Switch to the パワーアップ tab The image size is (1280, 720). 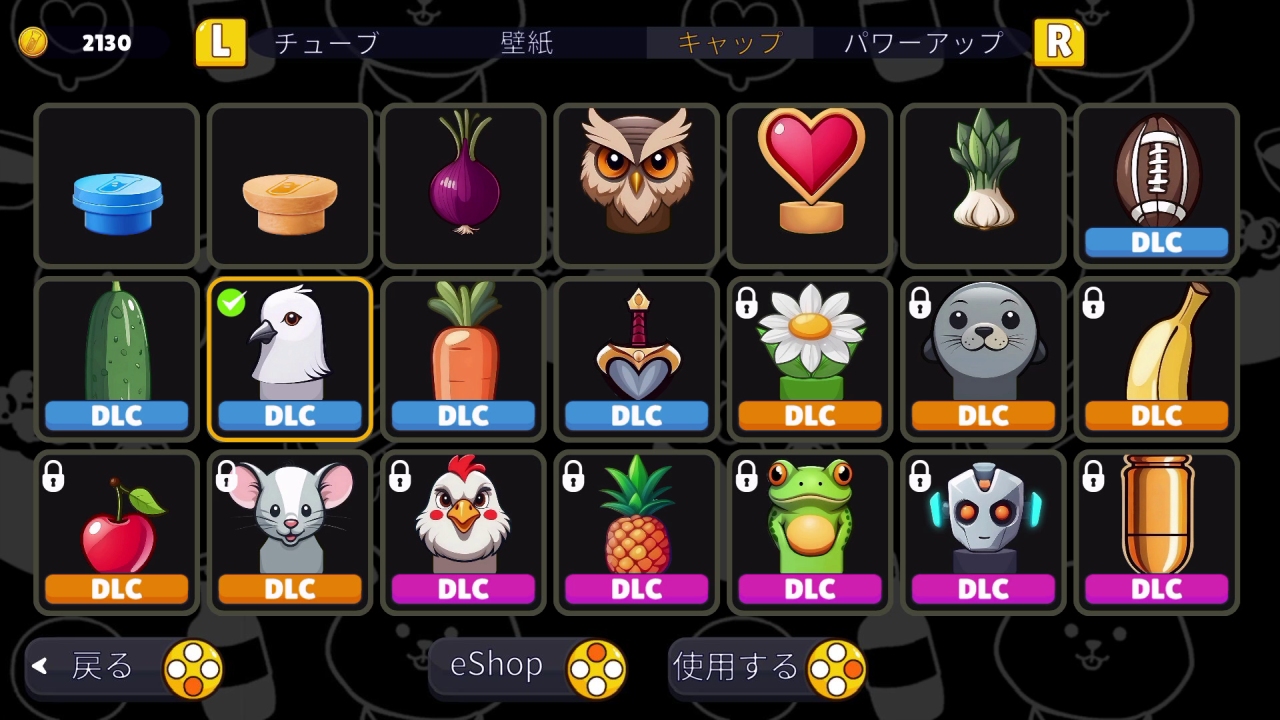click(x=920, y=44)
